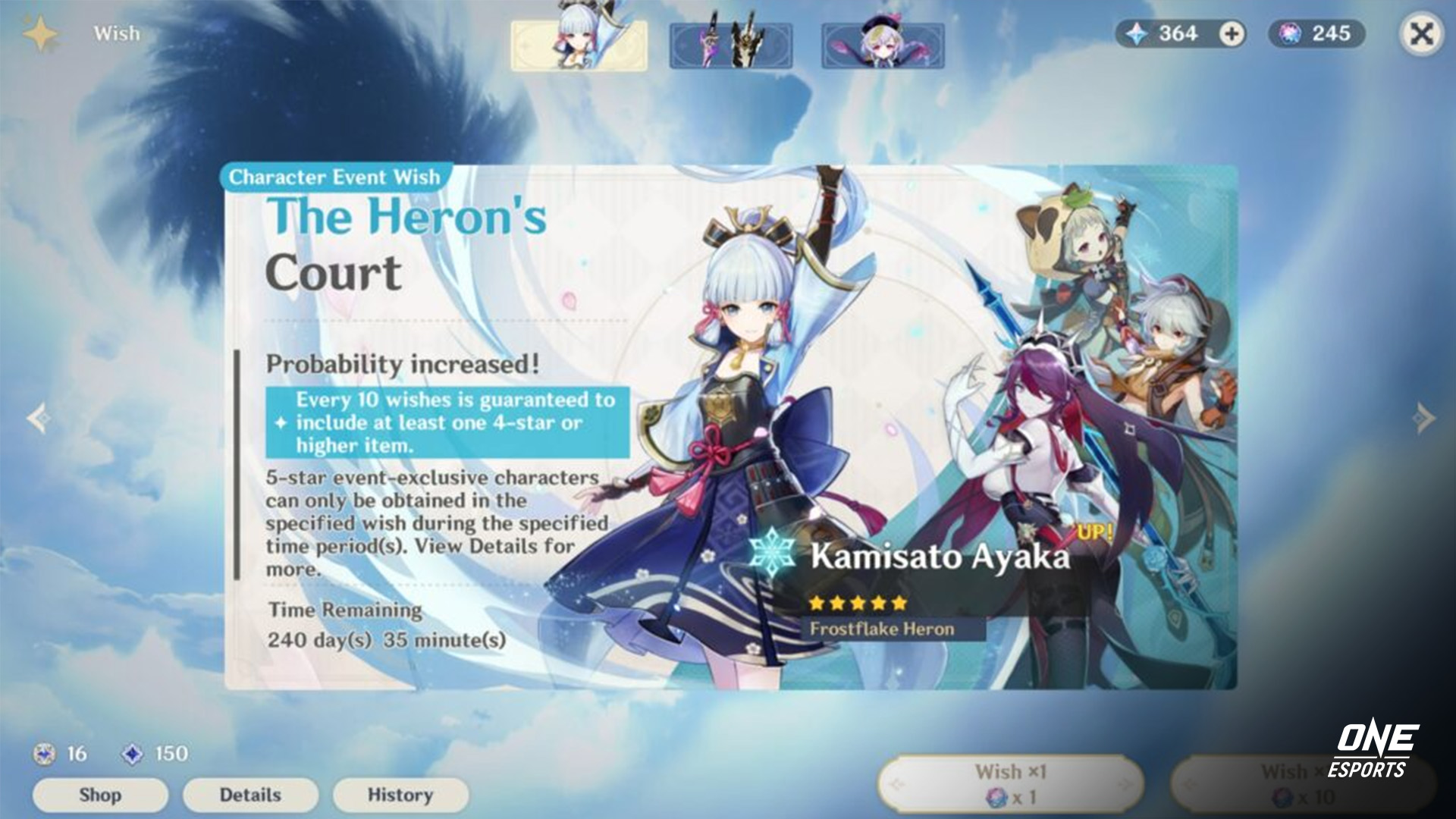
Task: Navigate to next banner with right arrow
Action: [x=1424, y=416]
